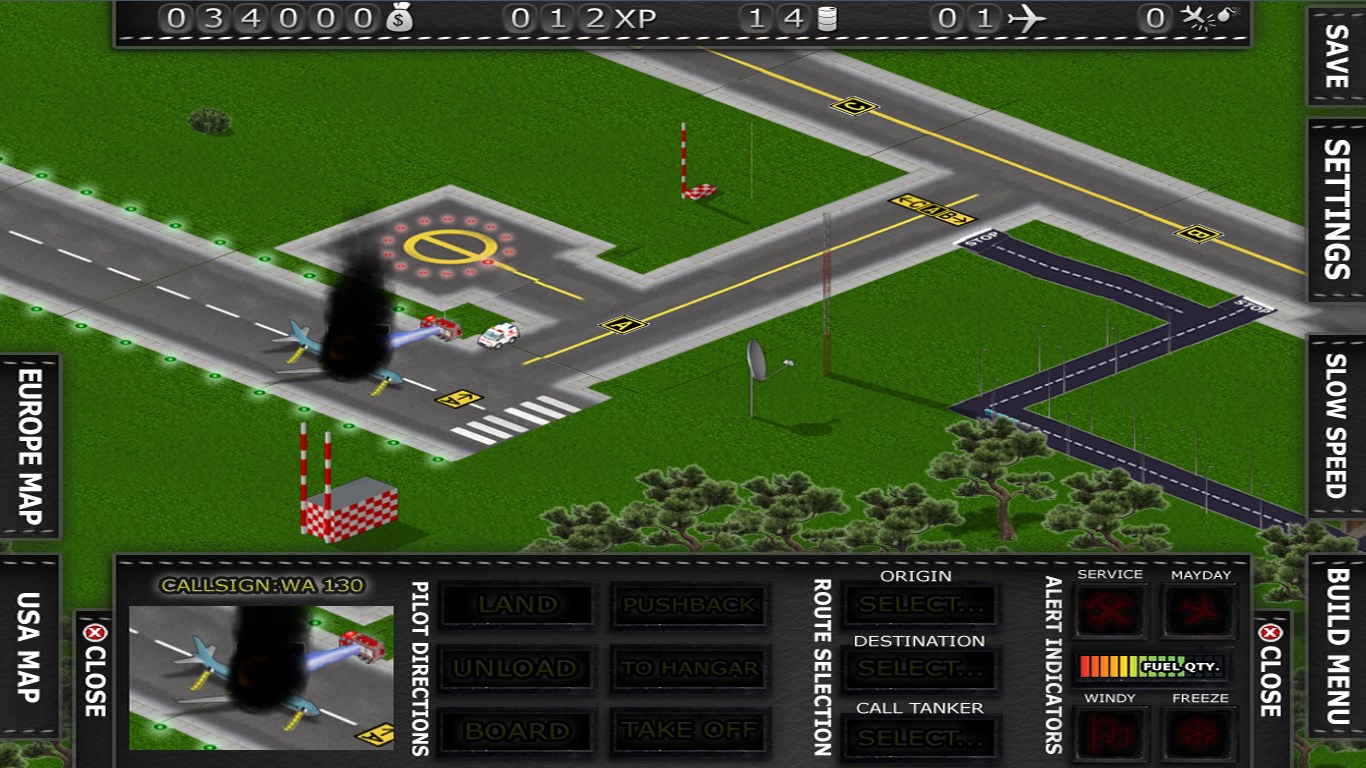1366x768 pixels.
Task: Open the Settings panel
Action: point(1336,209)
